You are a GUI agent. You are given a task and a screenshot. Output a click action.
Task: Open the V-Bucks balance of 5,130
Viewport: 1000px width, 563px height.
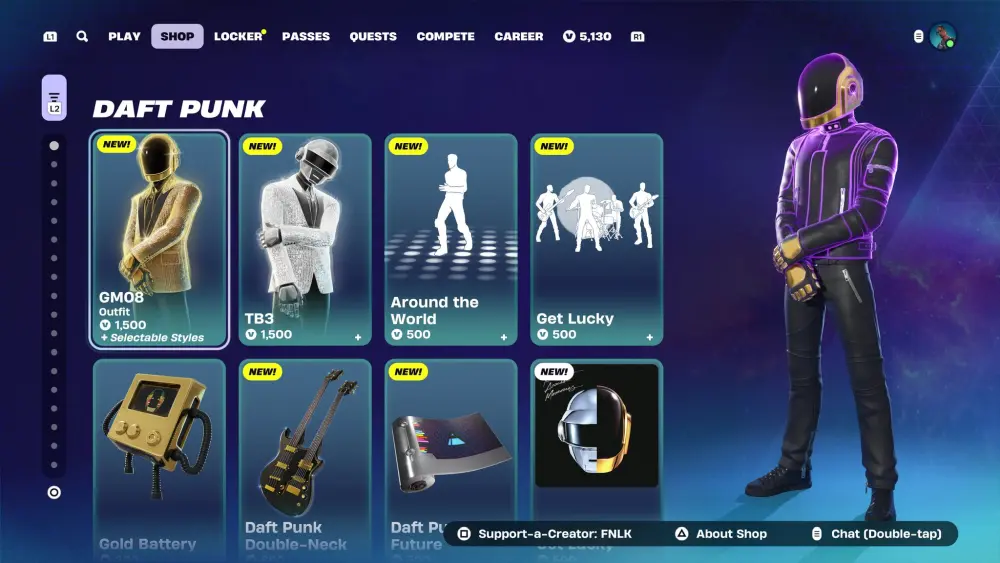[587, 36]
